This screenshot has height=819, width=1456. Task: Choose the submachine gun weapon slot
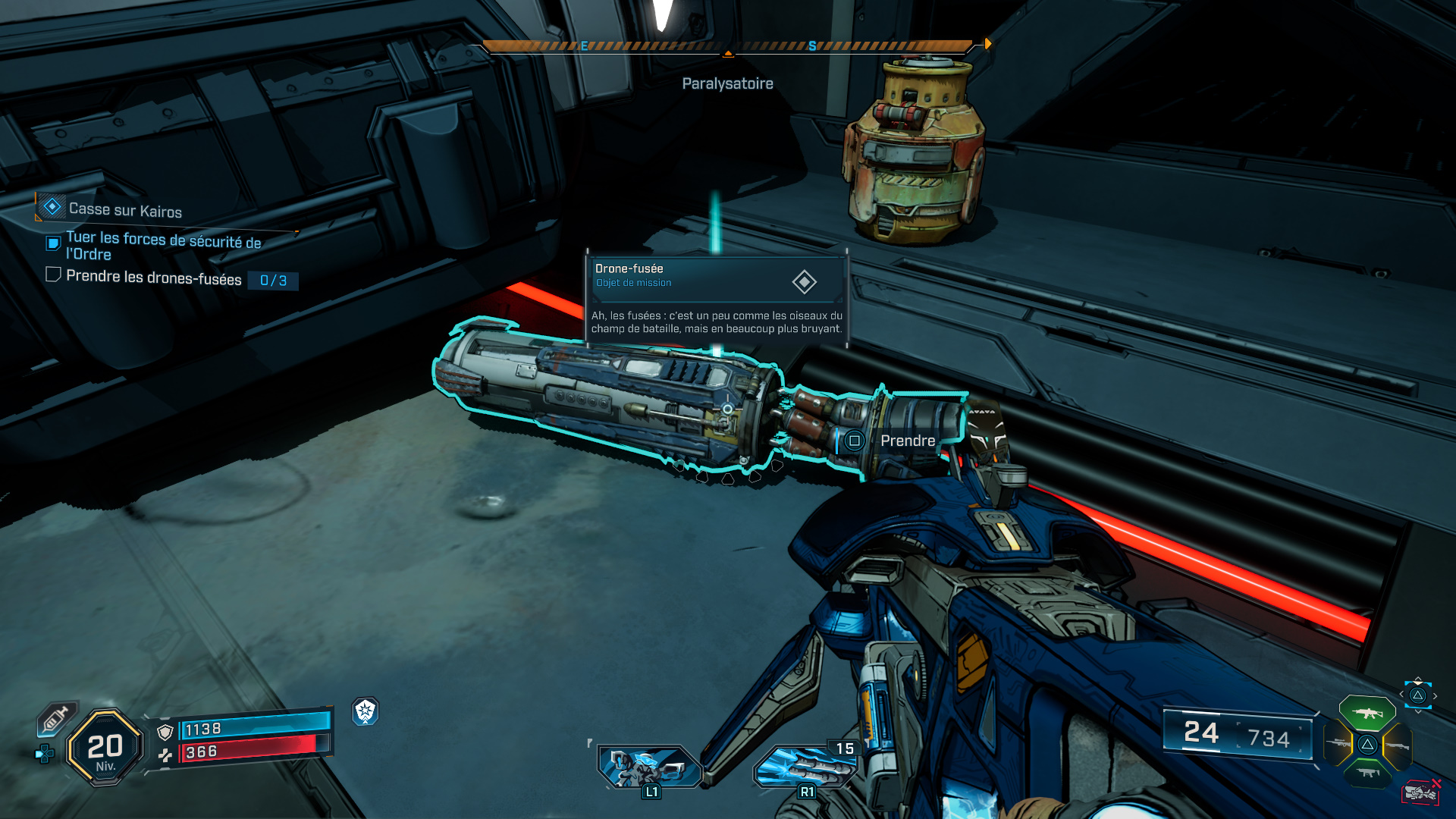tap(1367, 773)
